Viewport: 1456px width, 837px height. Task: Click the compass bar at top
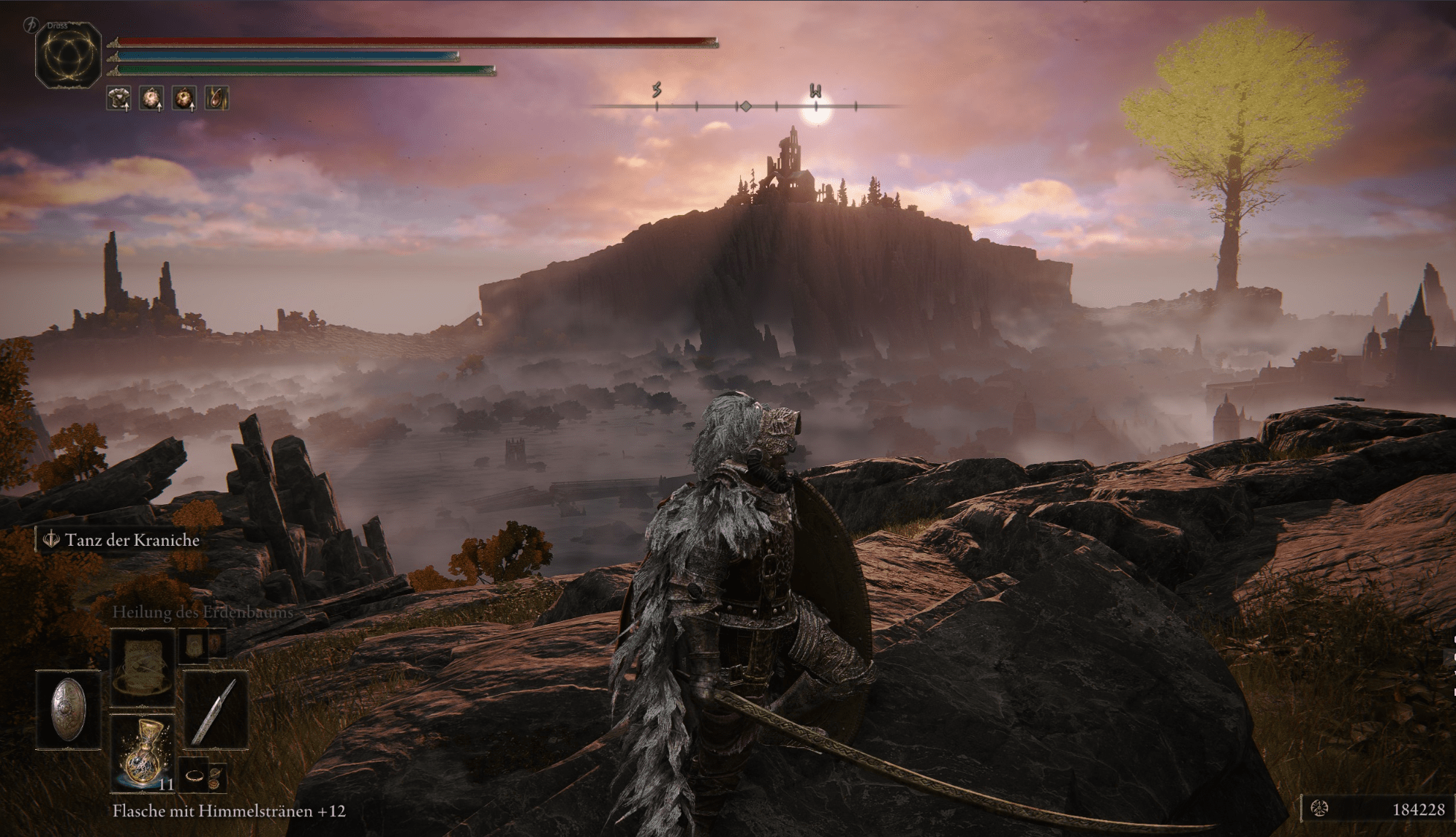(744, 106)
